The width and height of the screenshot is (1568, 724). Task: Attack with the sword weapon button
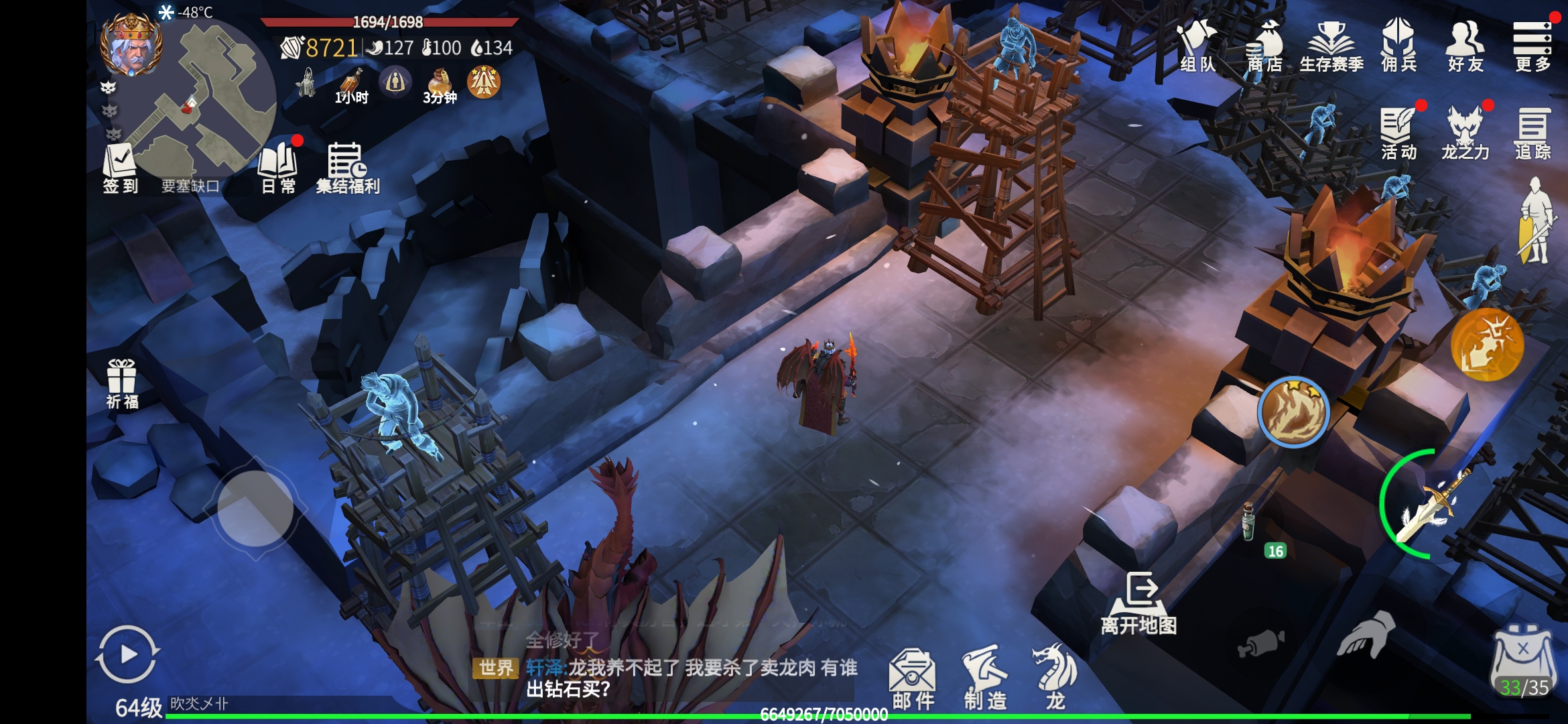[1434, 504]
